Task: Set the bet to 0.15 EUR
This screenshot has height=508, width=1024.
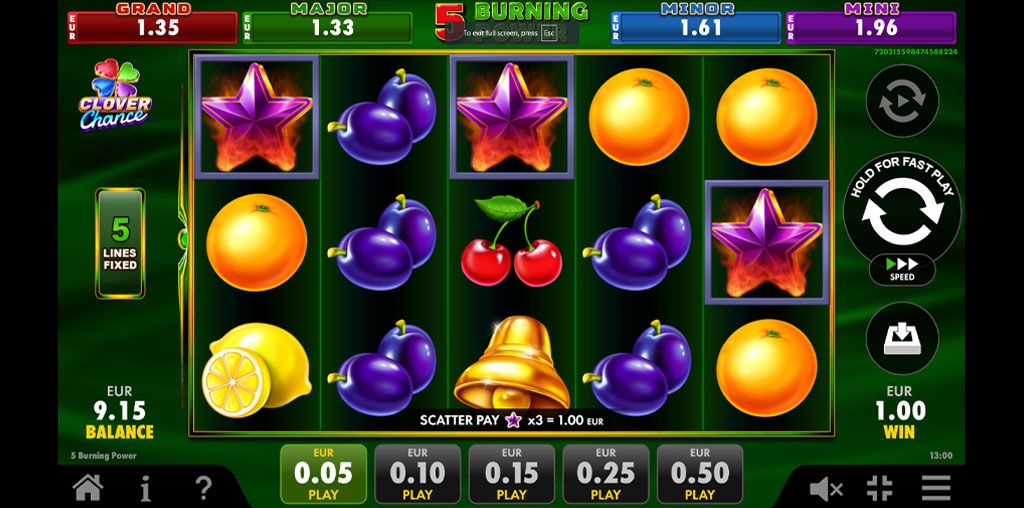Action: pos(511,474)
